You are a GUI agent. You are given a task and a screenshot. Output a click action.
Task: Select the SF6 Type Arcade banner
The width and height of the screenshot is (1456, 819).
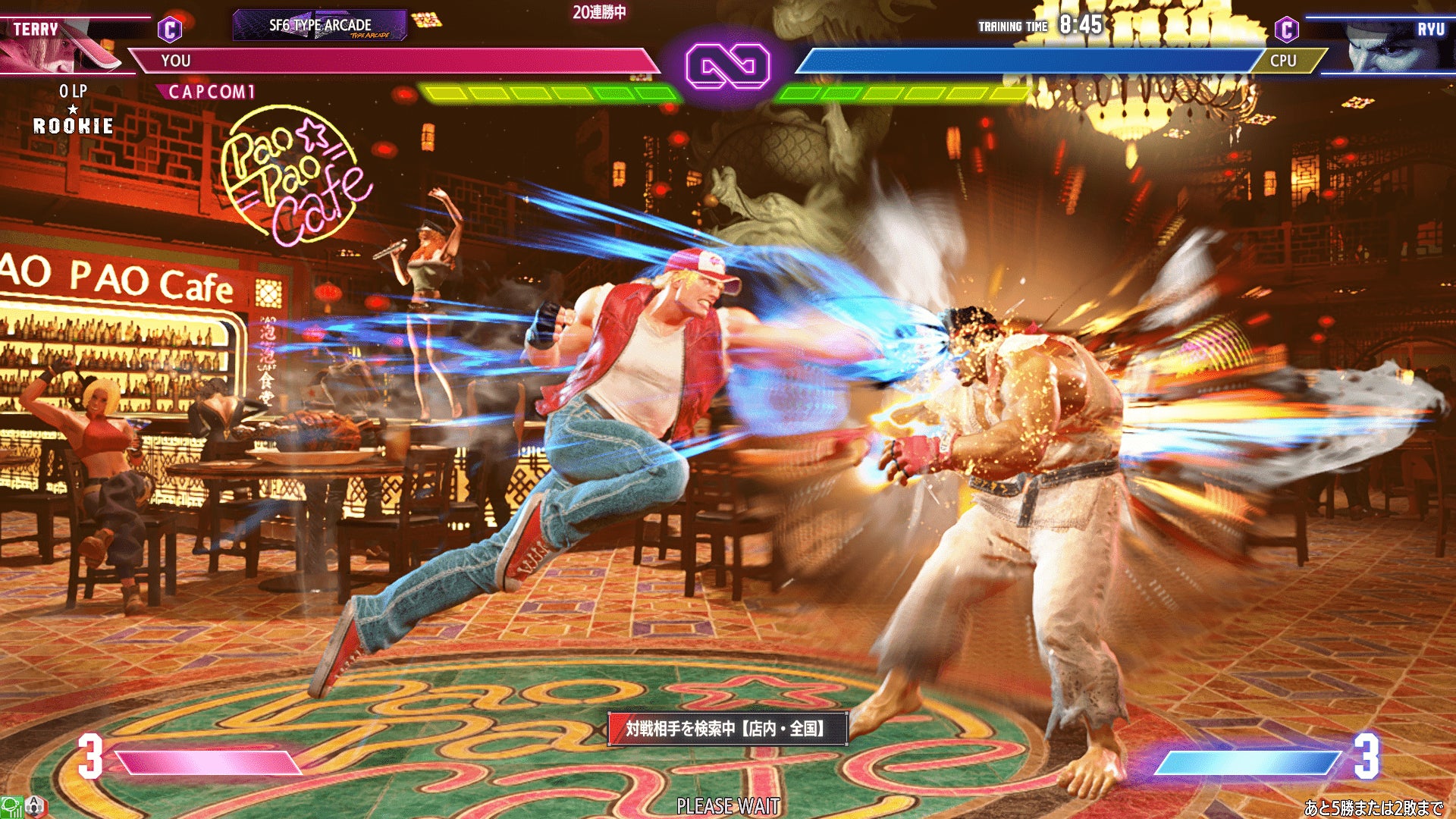(320, 26)
